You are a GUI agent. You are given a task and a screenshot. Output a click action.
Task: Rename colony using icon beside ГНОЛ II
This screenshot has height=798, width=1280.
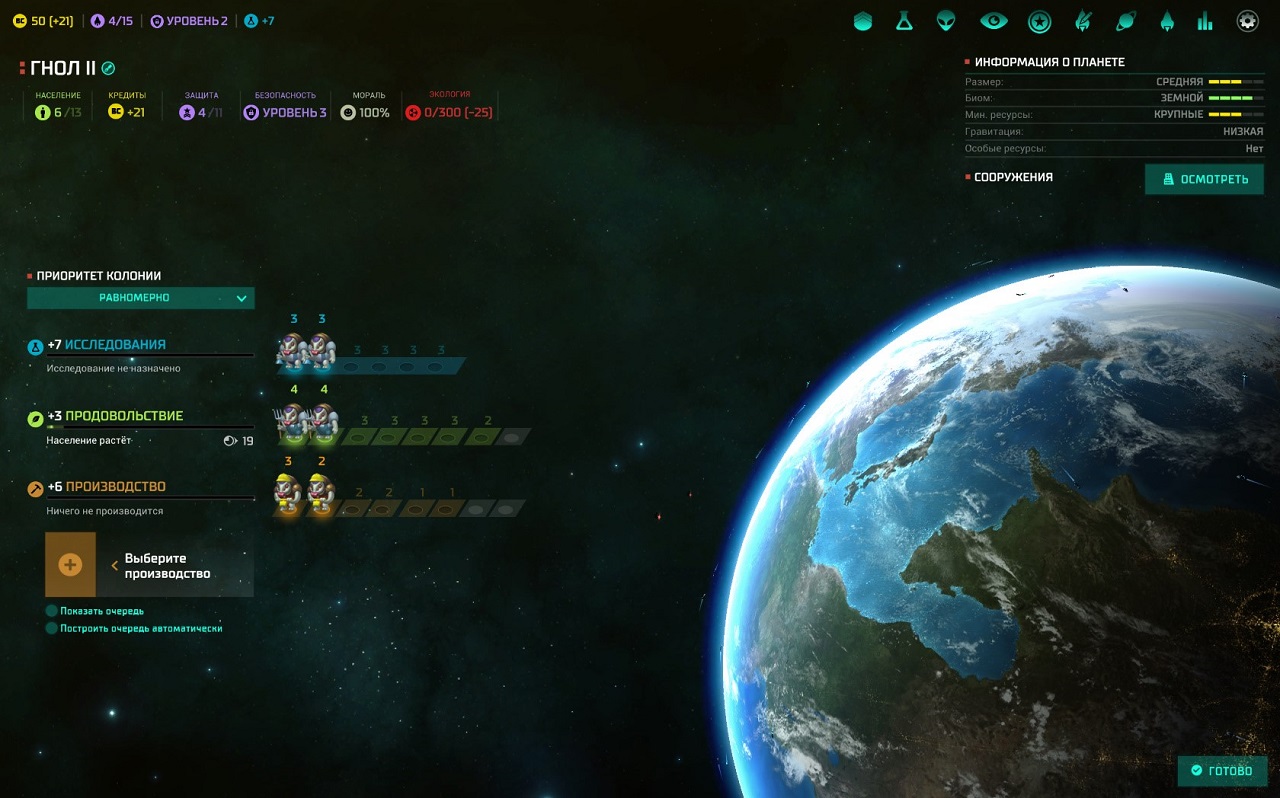tap(109, 68)
